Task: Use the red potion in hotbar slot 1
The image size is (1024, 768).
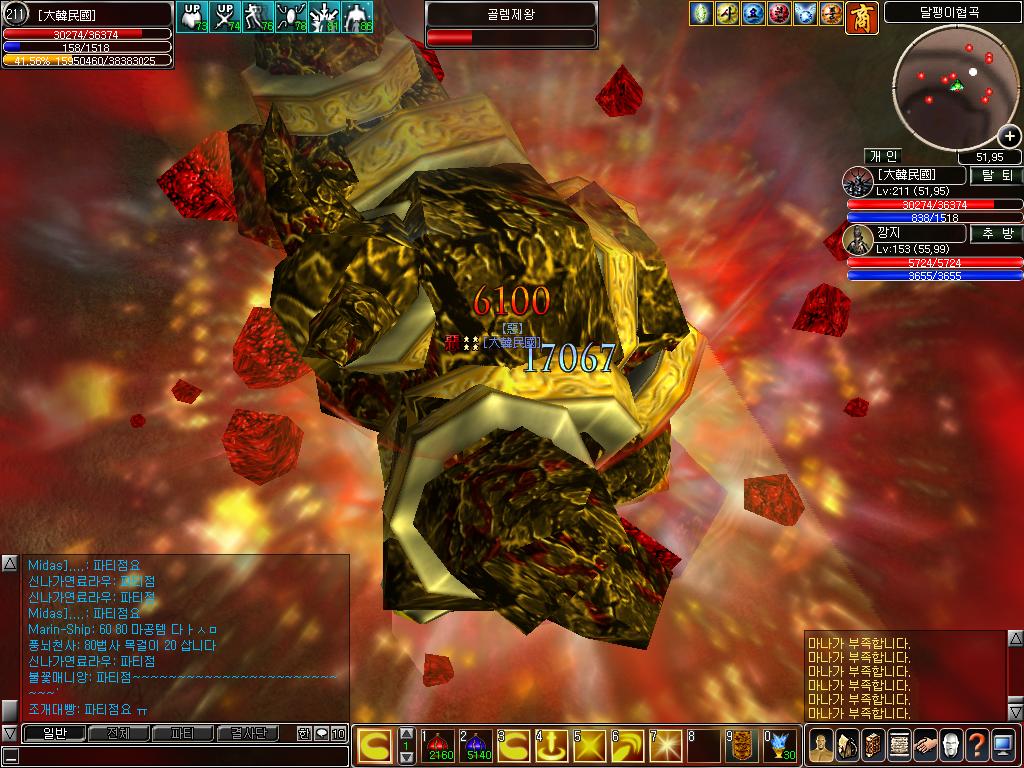Action: coord(436,745)
